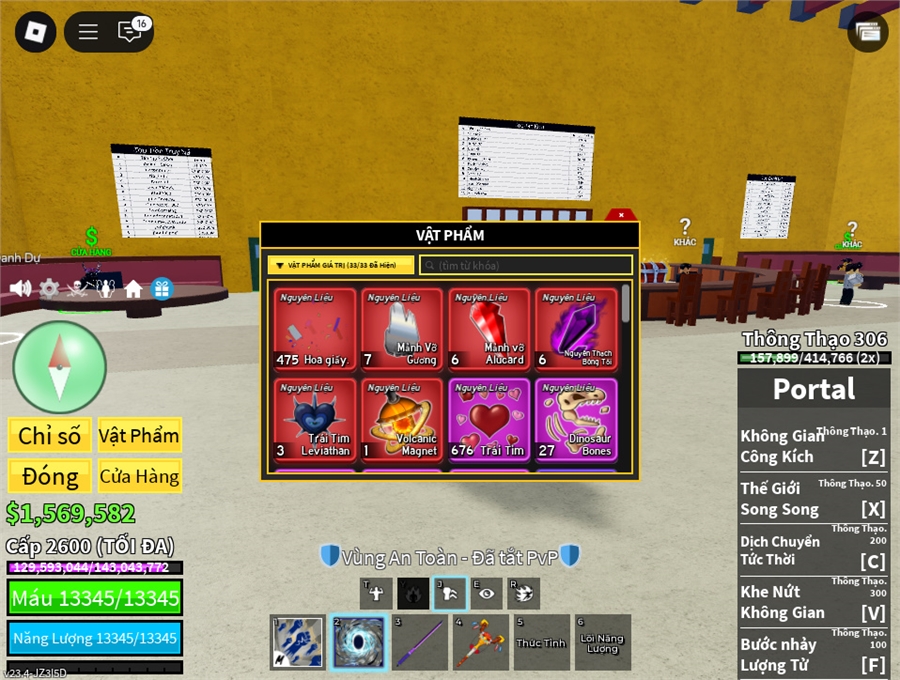
Task: Select the Hoa giấy material slot
Action: [x=315, y=329]
